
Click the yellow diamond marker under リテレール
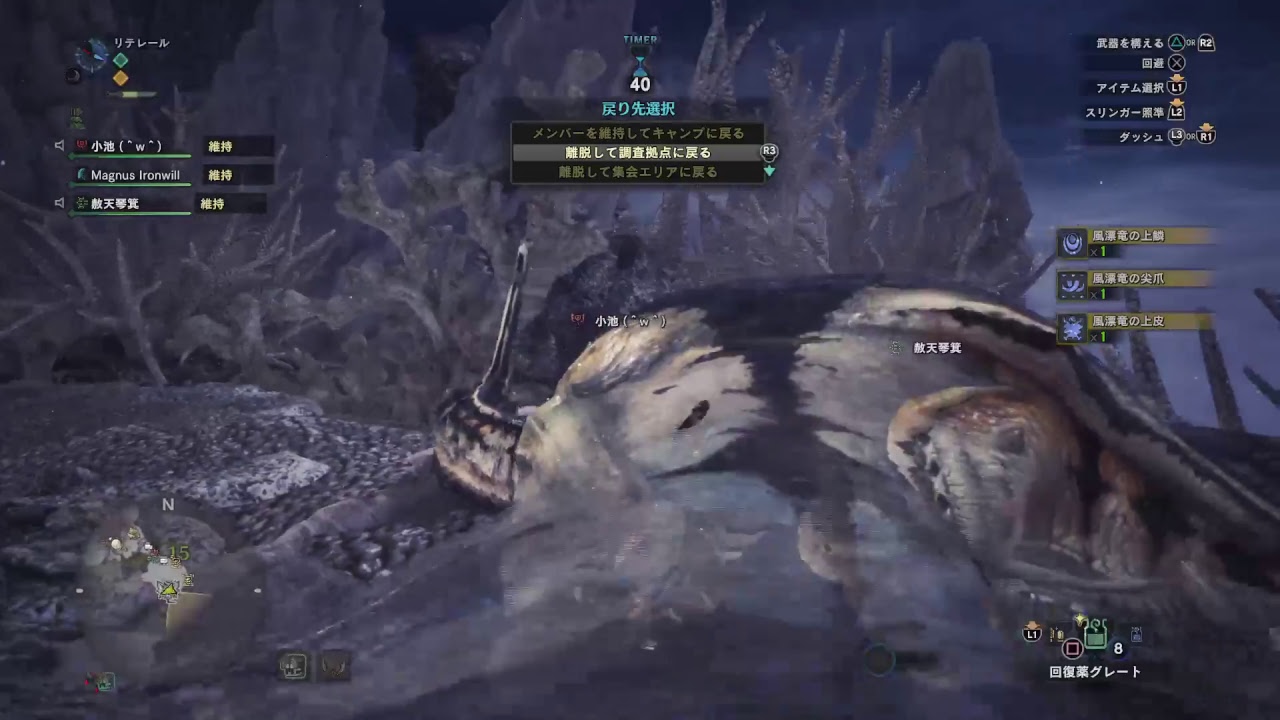click(x=120, y=76)
